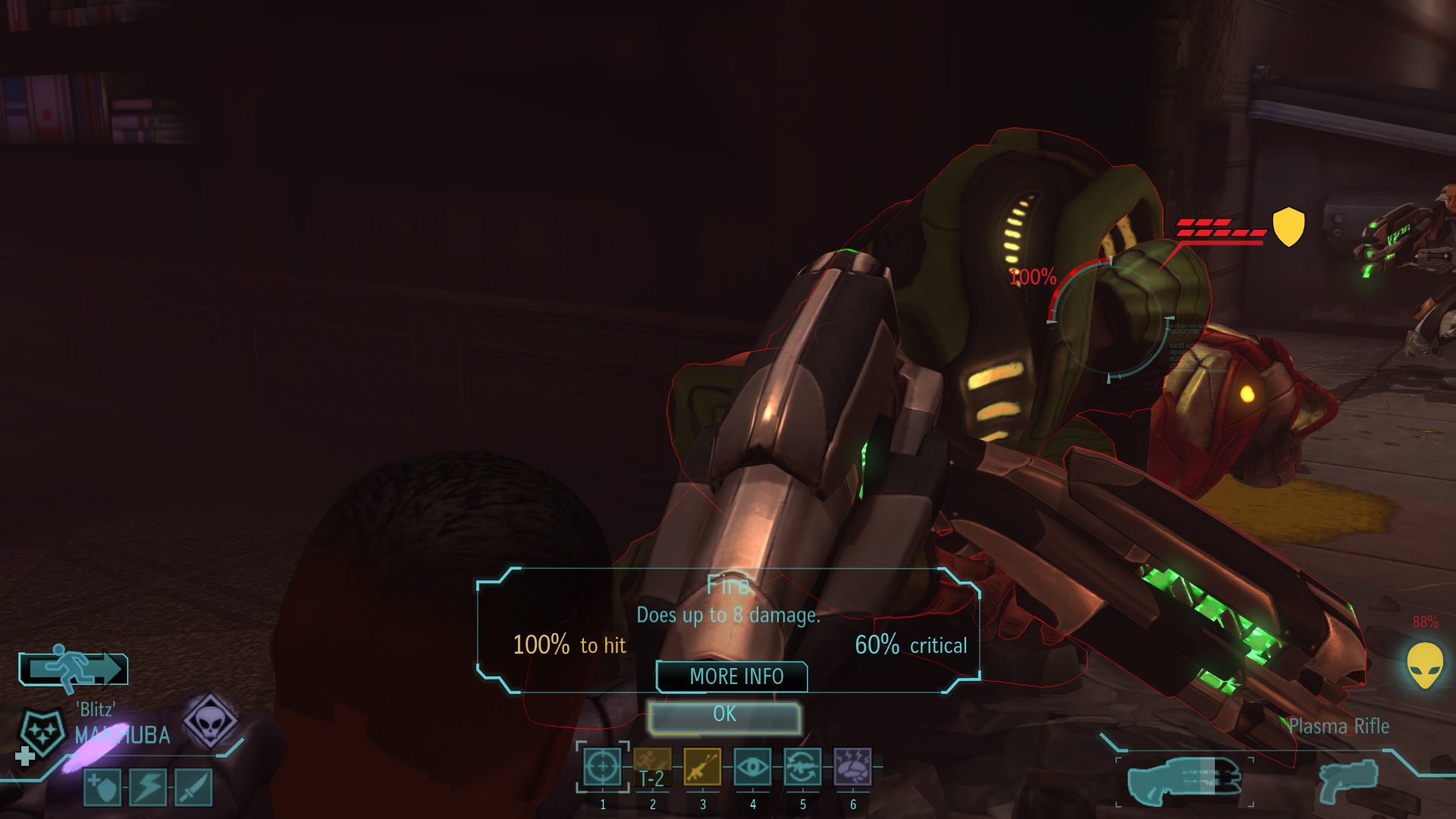The height and width of the screenshot is (819, 1456).
Task: Open MORE INFO on the shot
Action: pyautogui.click(x=732, y=676)
